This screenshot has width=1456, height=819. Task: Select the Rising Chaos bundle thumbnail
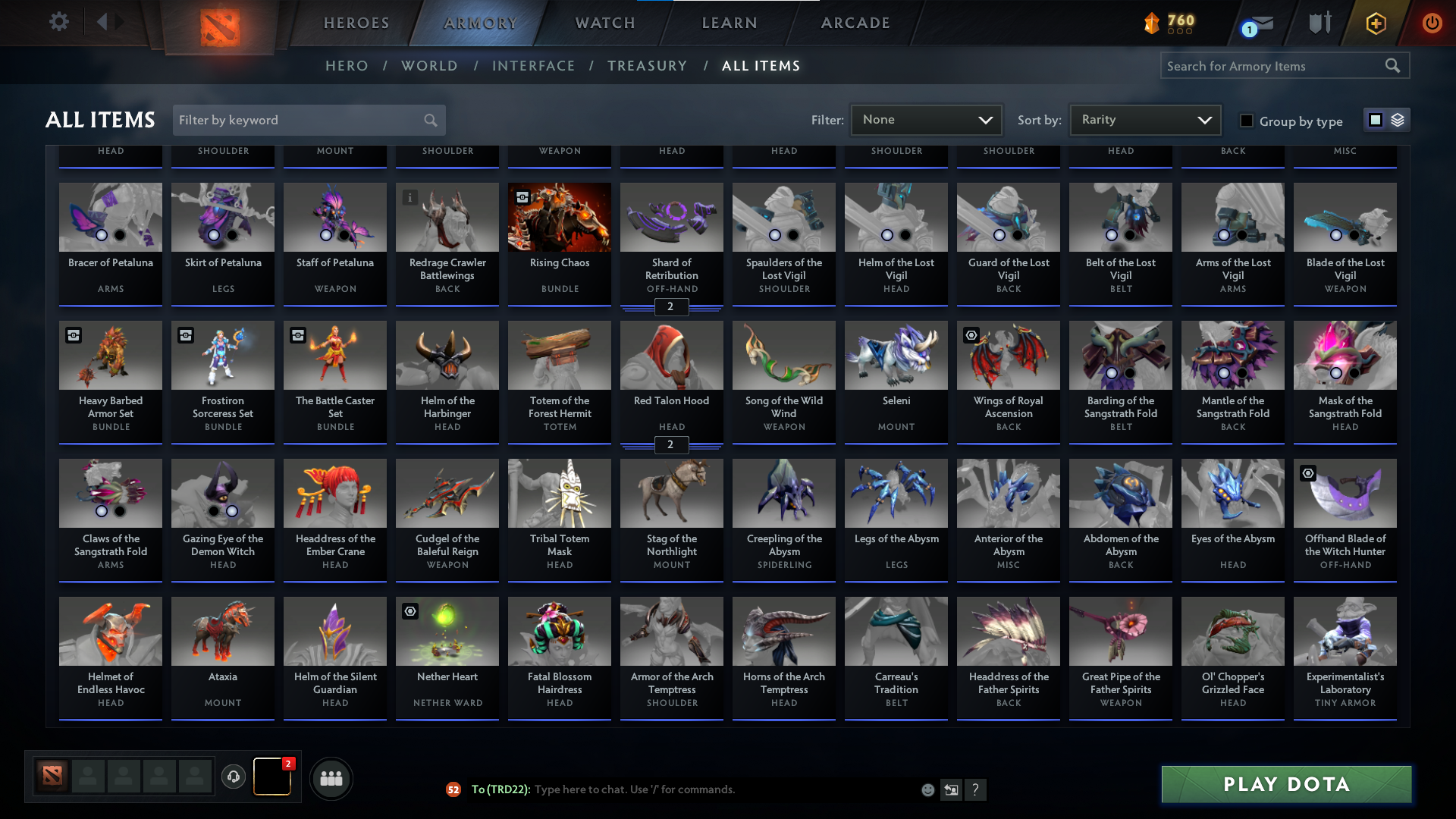559,217
